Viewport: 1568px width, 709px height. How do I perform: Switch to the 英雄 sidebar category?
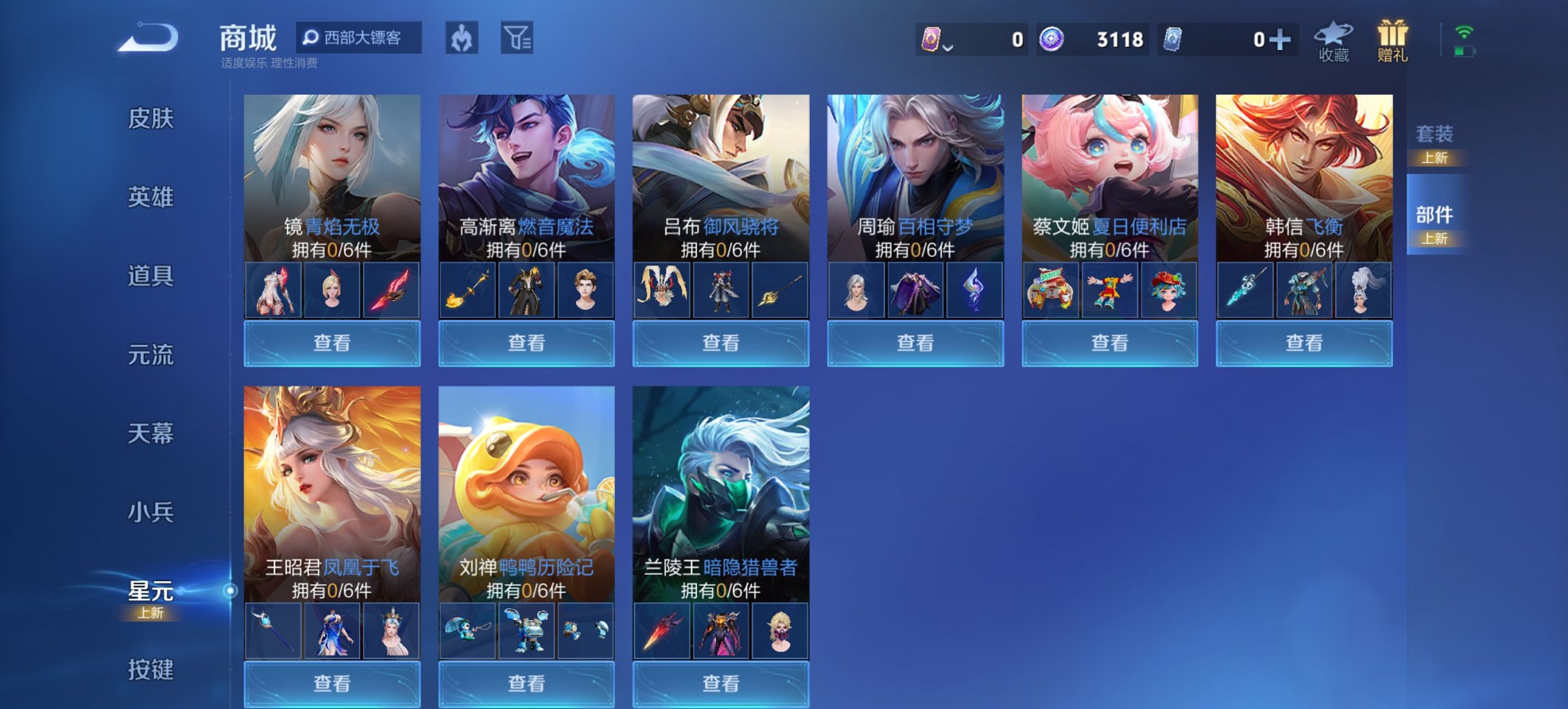(152, 198)
